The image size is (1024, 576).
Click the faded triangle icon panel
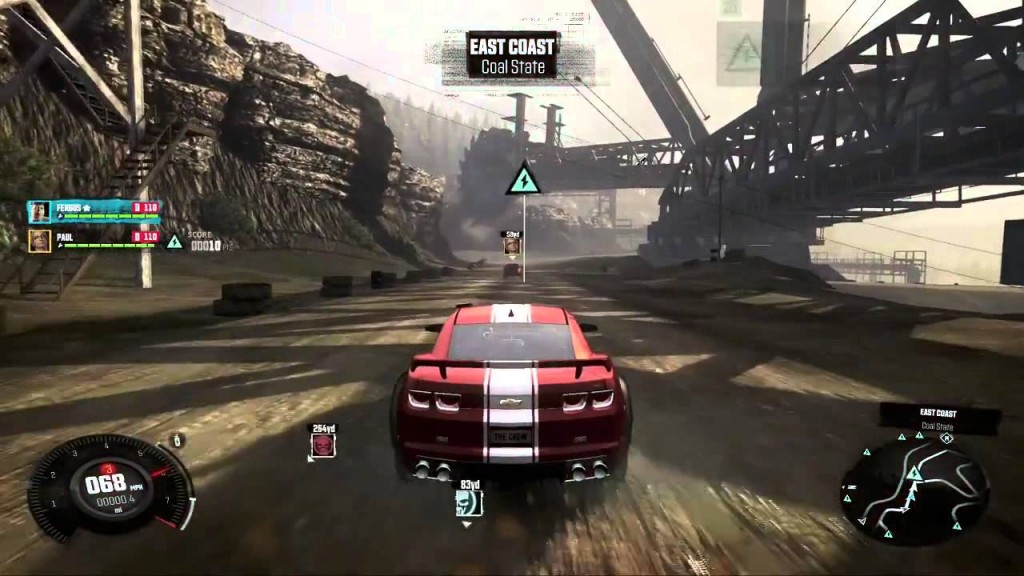743,52
